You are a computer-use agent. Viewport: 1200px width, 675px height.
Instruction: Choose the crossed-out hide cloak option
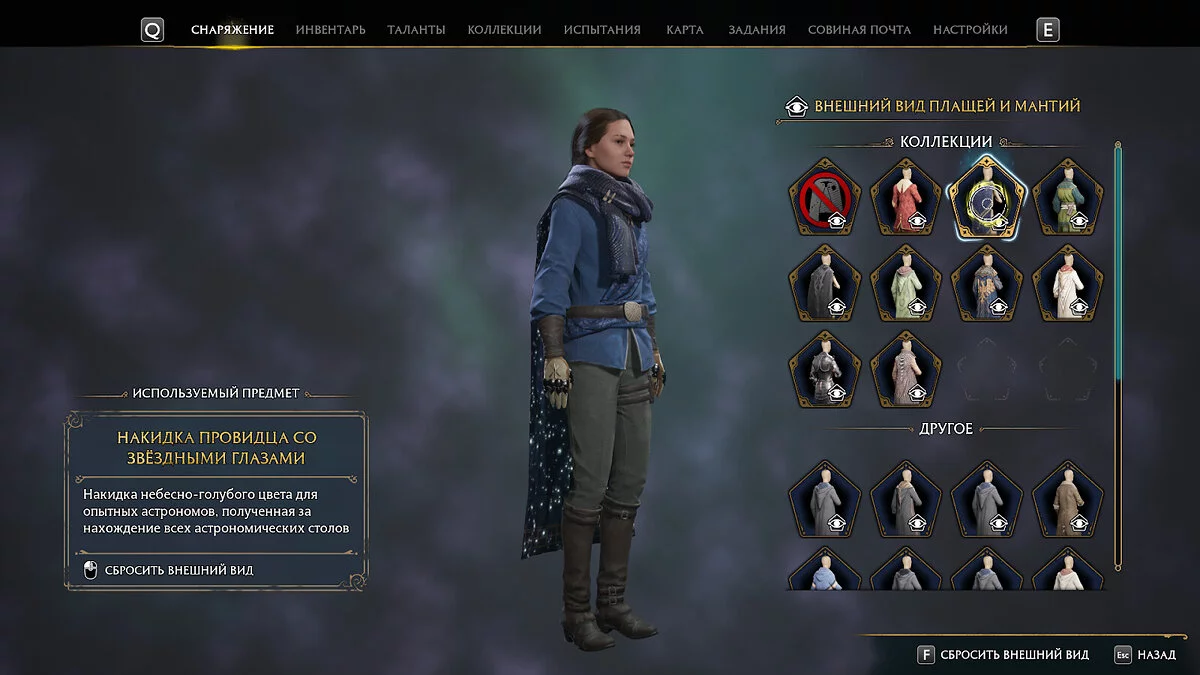825,198
